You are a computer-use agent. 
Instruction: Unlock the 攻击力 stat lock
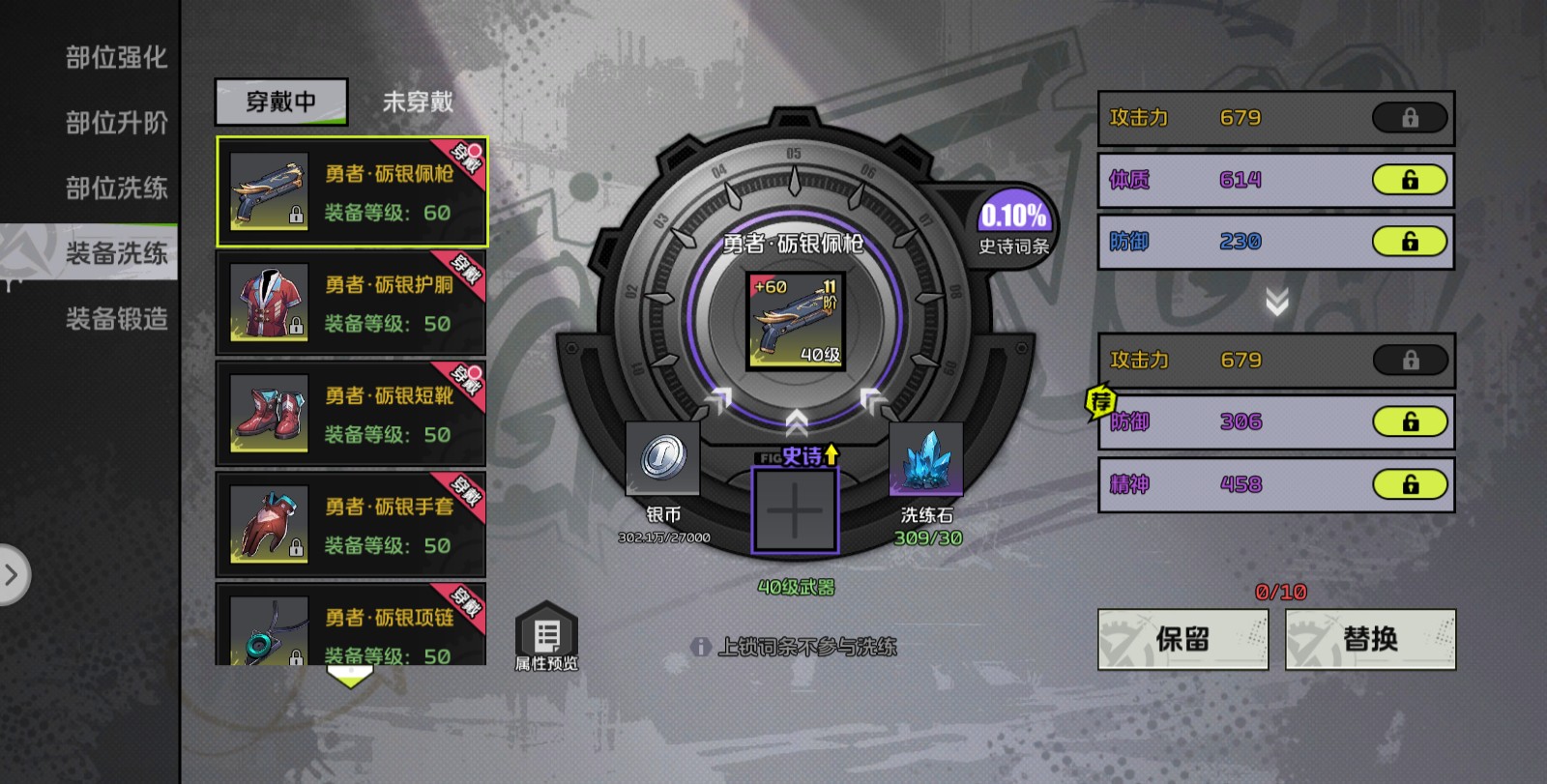pyautogui.click(x=1410, y=117)
